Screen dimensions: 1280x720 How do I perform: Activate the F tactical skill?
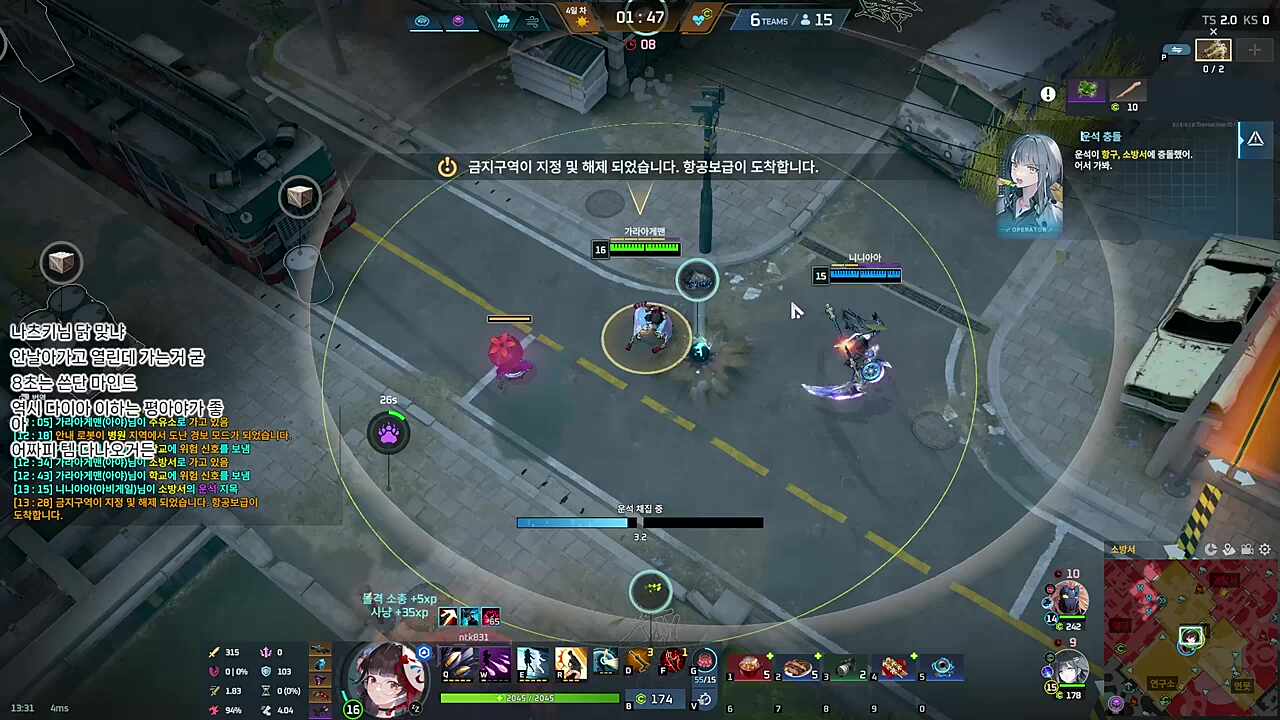pyautogui.click(x=675, y=660)
